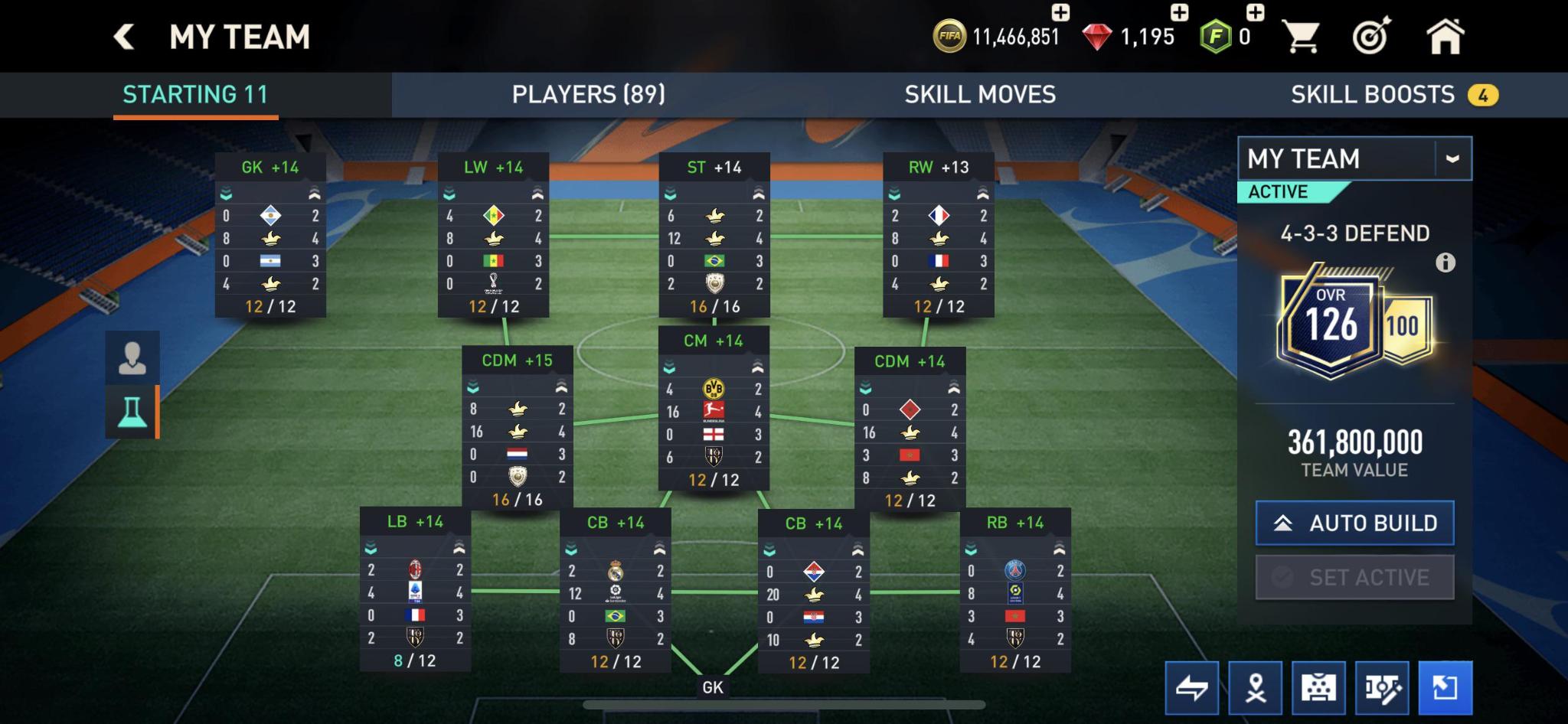Go back using the top-left arrow

click(124, 37)
